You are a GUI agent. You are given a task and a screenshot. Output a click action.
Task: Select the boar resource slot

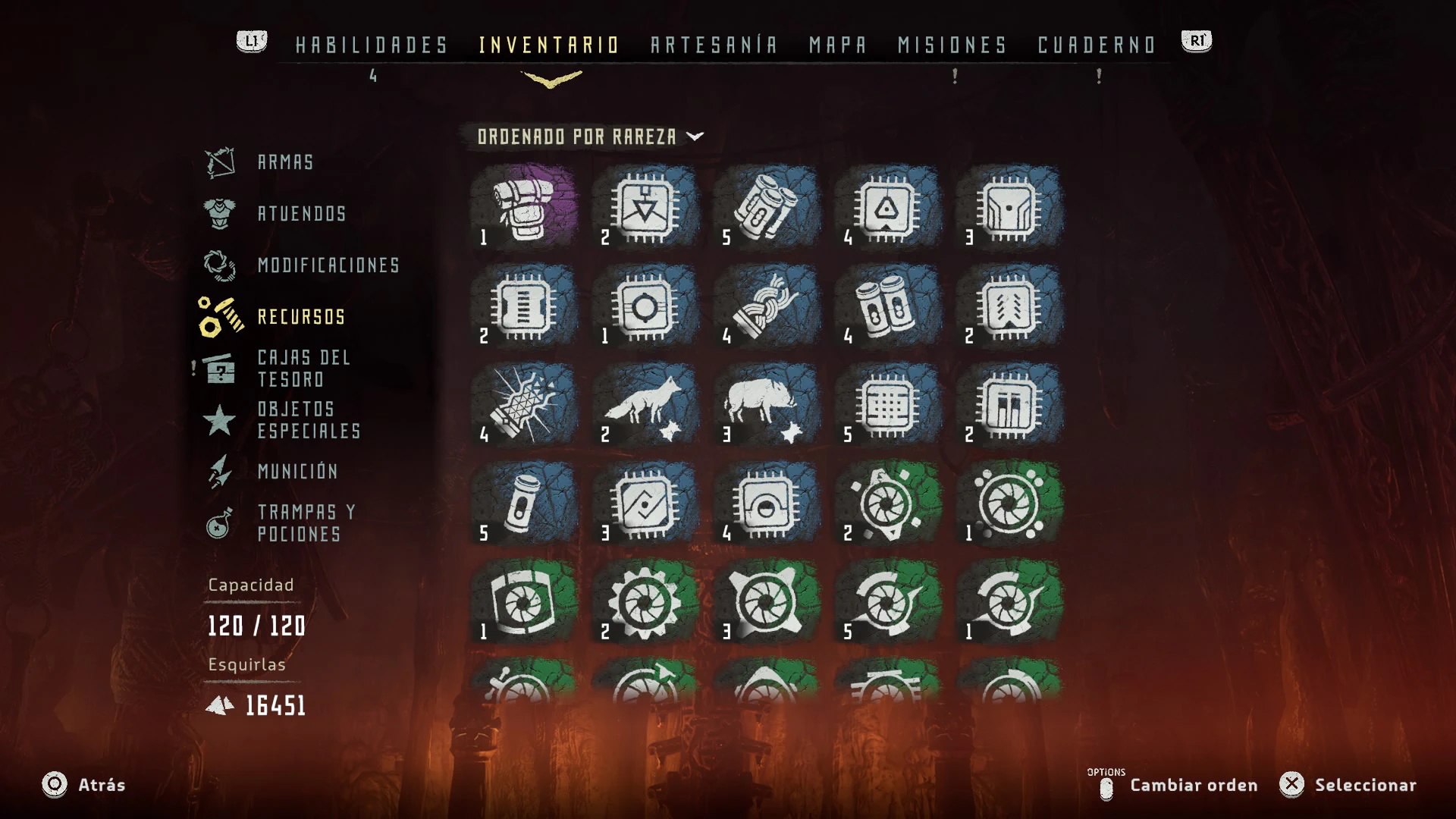tap(767, 403)
